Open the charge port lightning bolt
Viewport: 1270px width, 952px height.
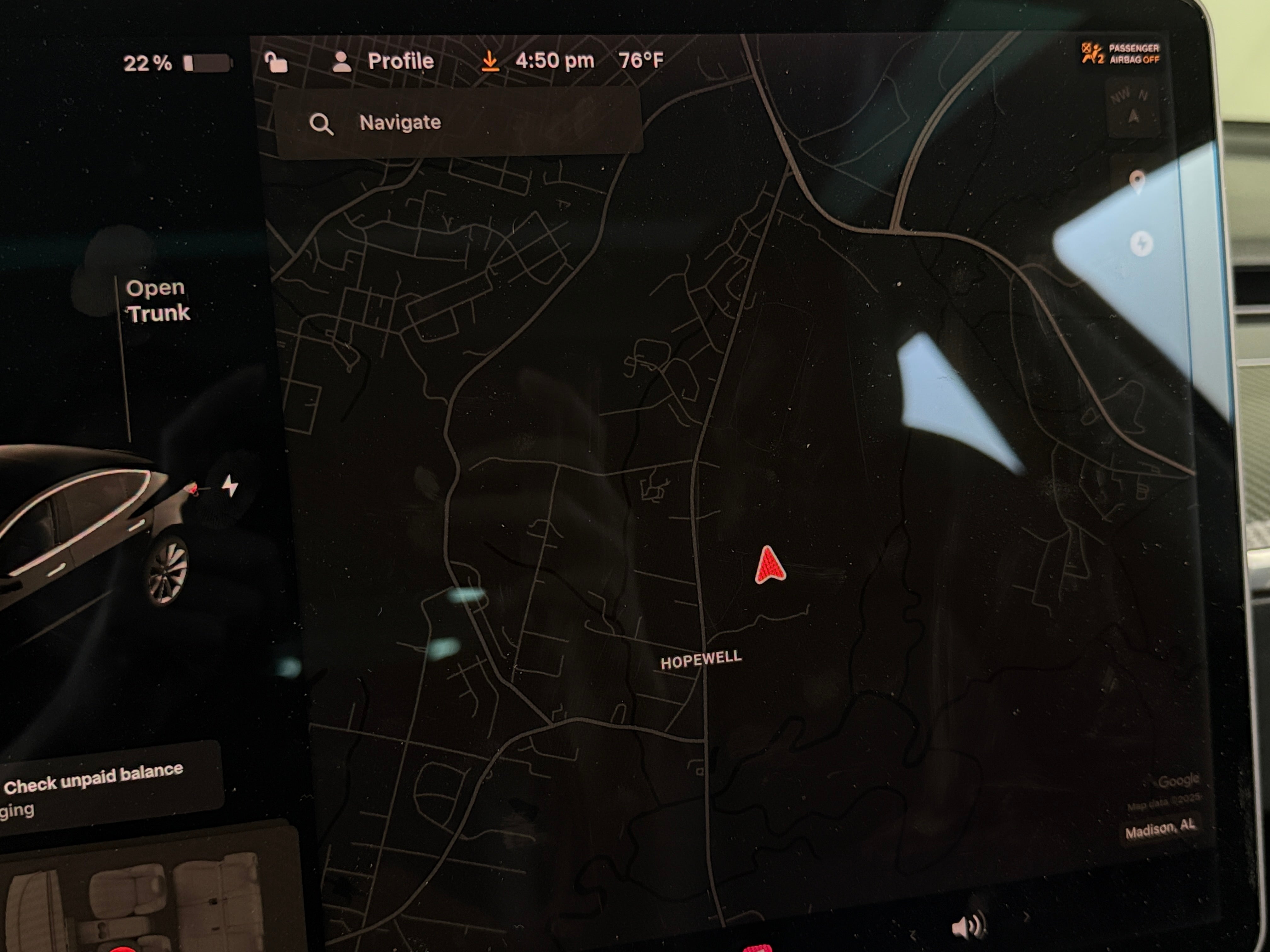[230, 485]
